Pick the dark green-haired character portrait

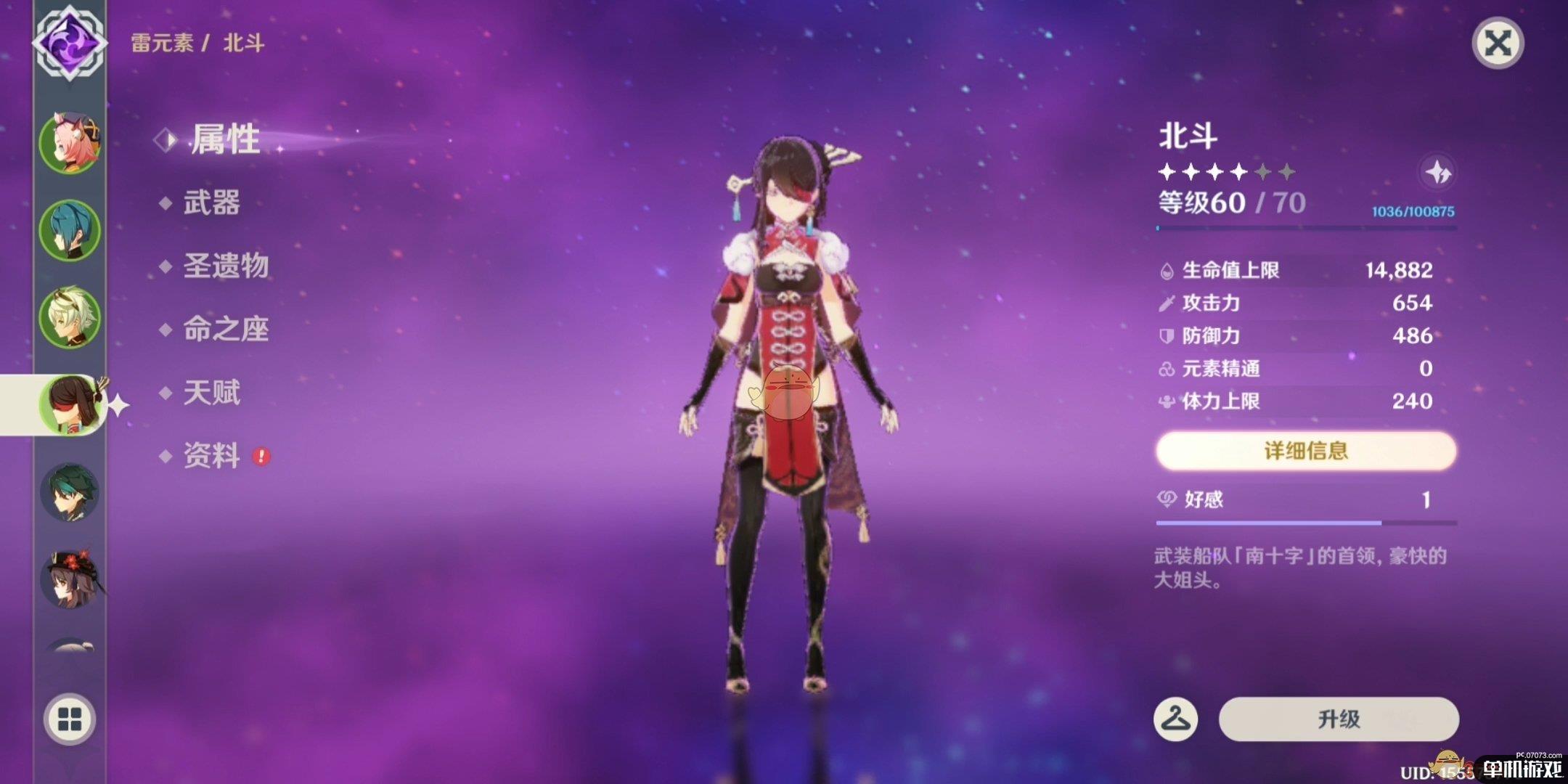tap(70, 492)
